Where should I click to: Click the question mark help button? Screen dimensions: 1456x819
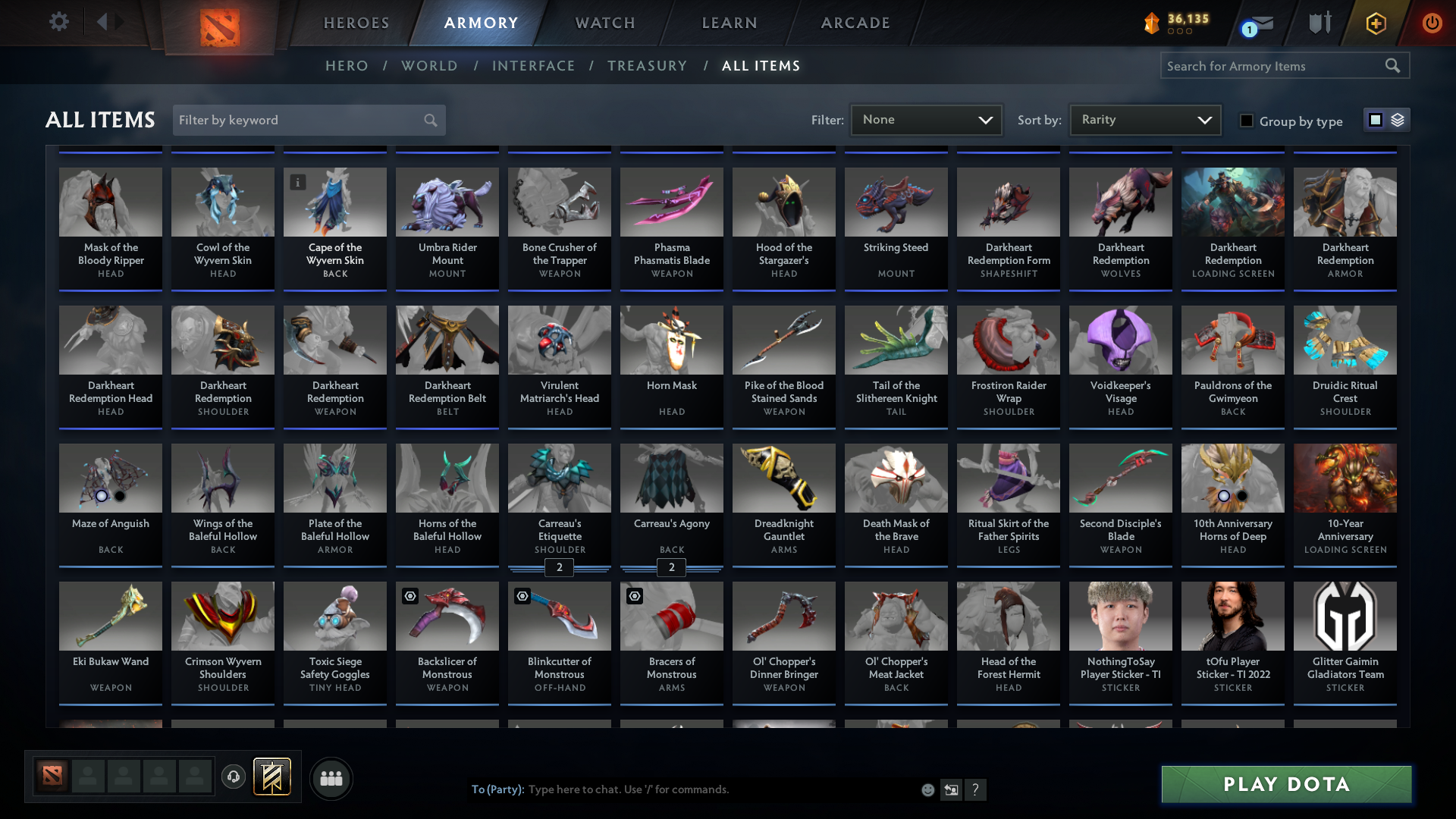click(x=976, y=789)
